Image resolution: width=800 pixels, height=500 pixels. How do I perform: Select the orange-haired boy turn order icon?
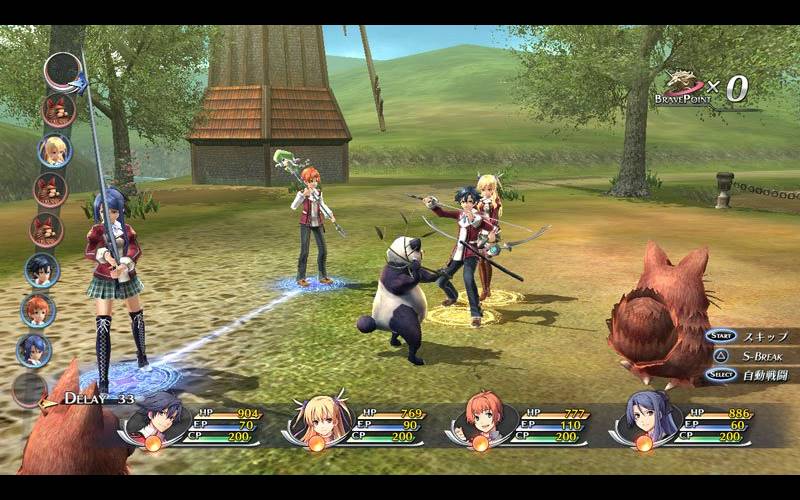37,310
